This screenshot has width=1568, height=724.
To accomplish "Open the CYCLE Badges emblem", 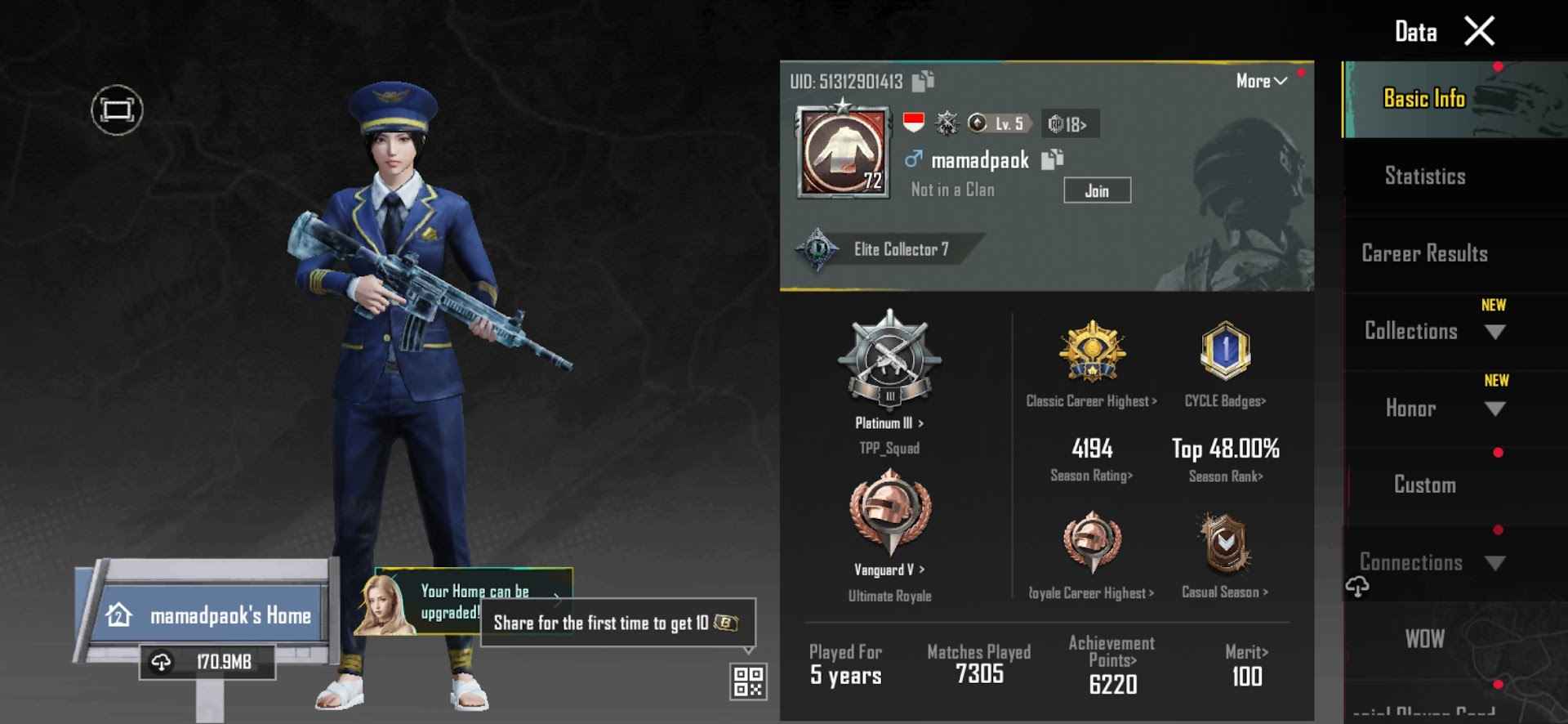I will pyautogui.click(x=1225, y=351).
